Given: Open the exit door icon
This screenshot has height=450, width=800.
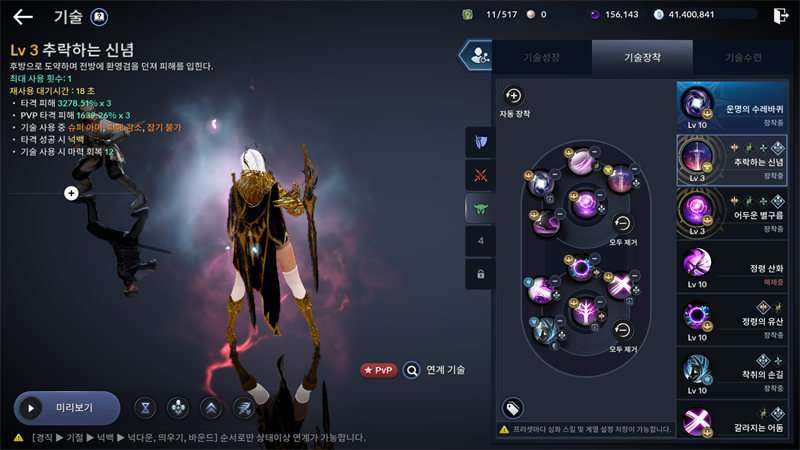Looking at the screenshot, I should tap(781, 15).
